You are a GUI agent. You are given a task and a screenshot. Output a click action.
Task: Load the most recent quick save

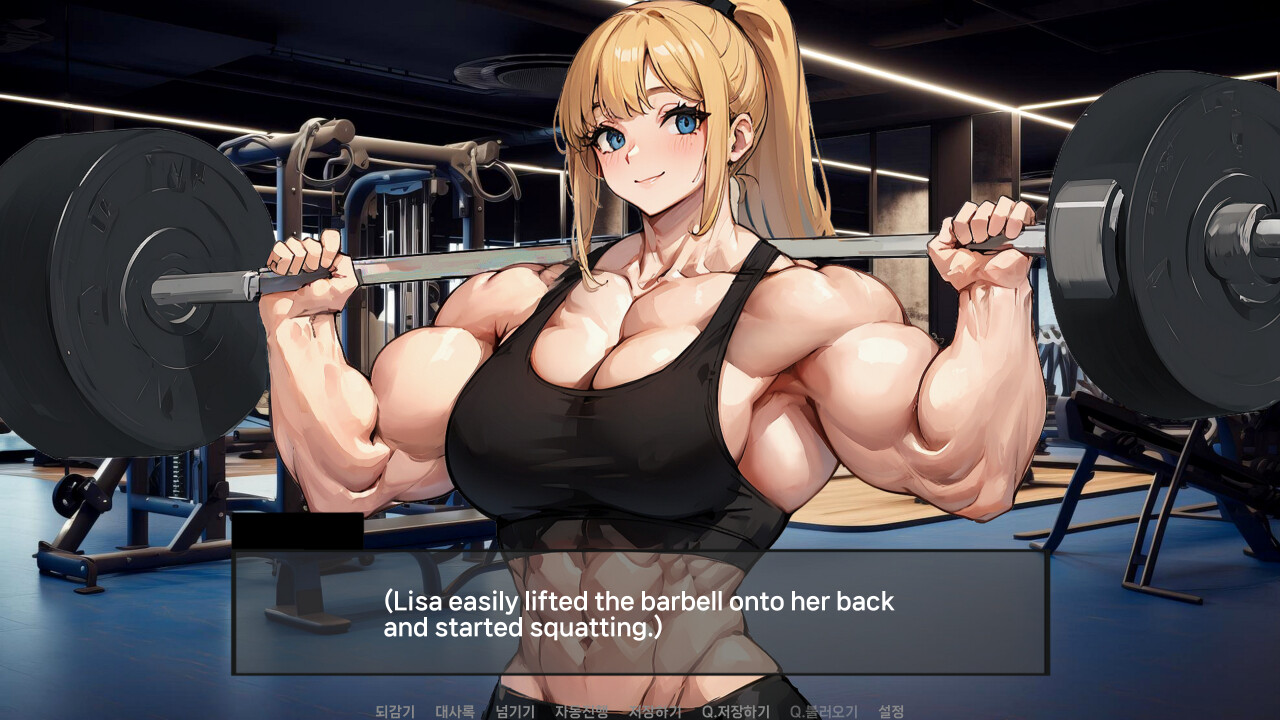[824, 713]
